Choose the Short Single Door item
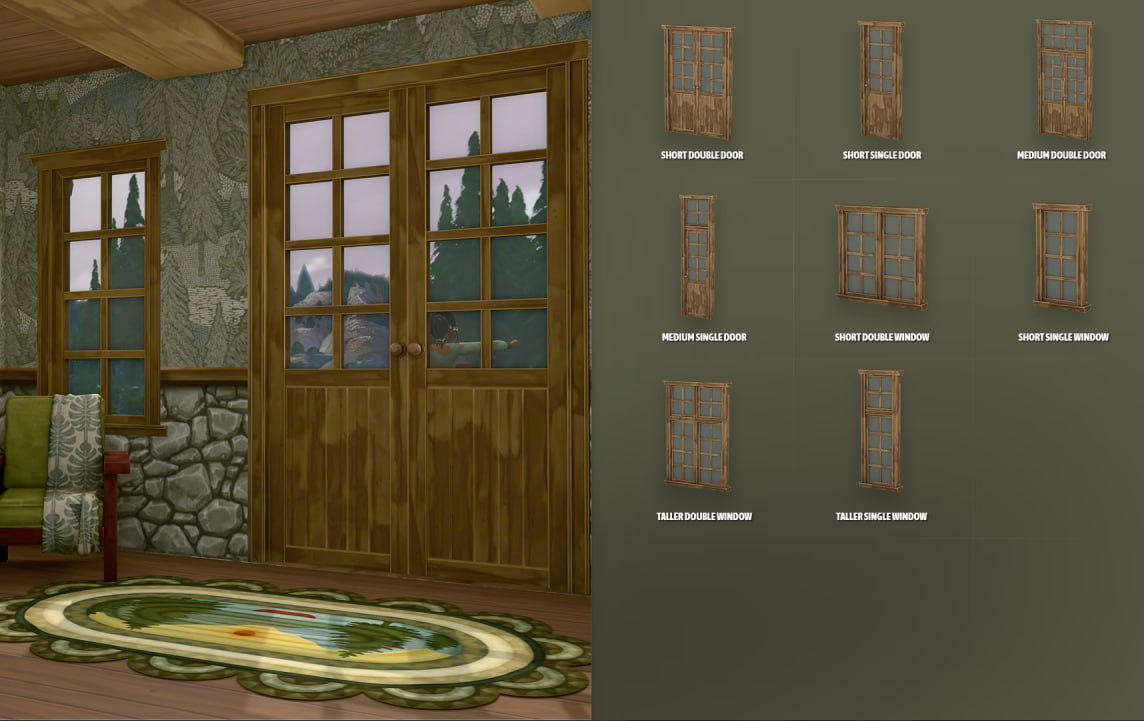Screen dimensions: 1144x721 click(881, 81)
